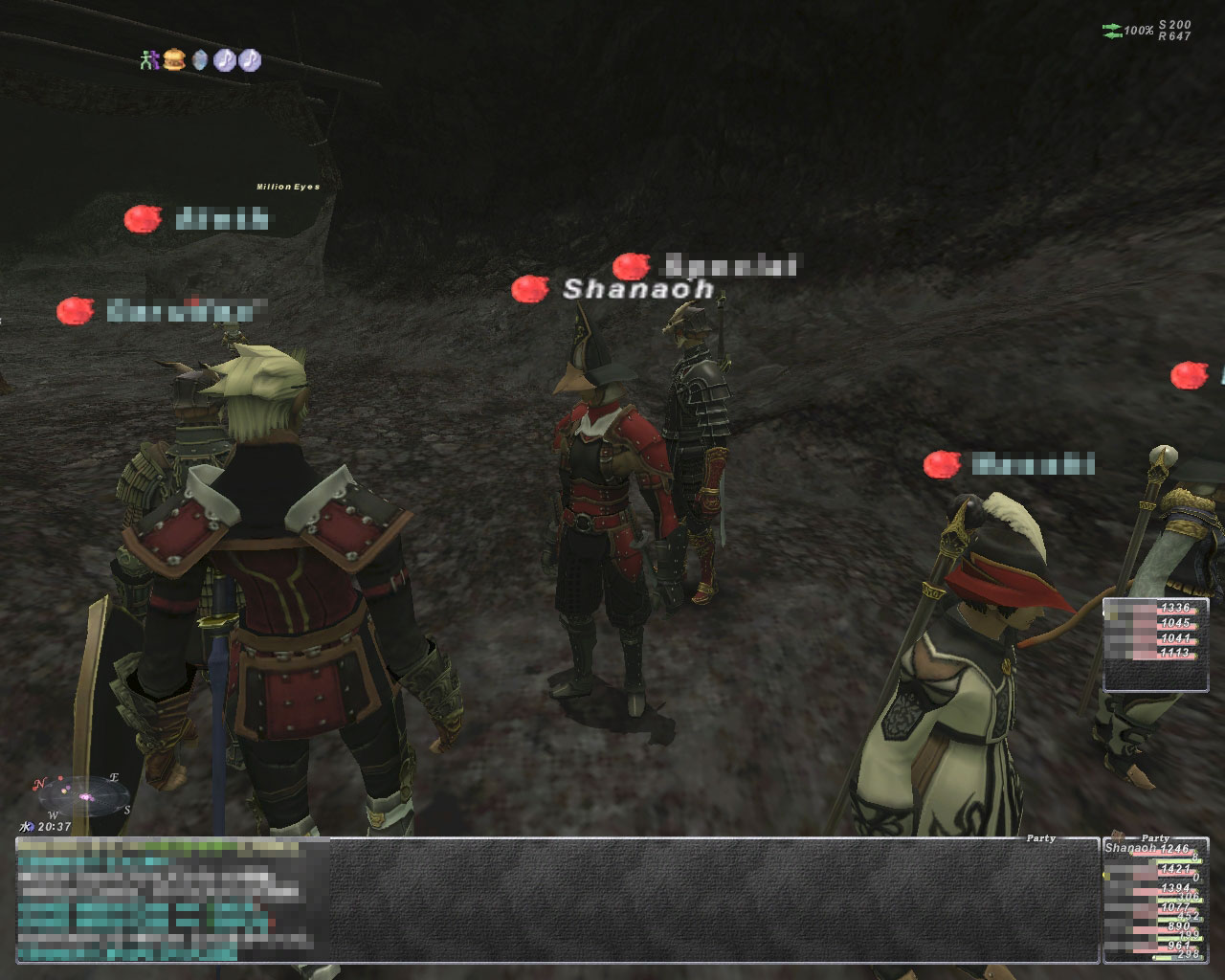Target the alliance member with 1113 HP
1225x980 pixels.
click(1155, 654)
